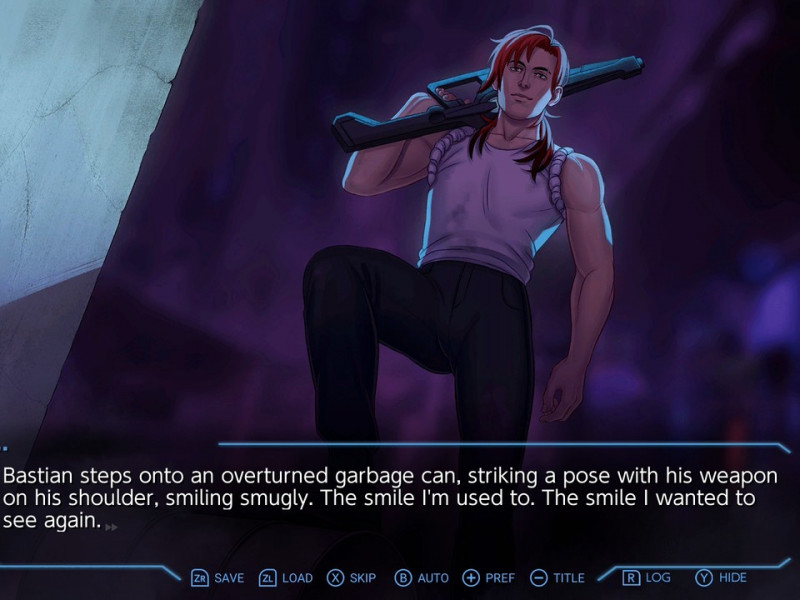Return to the TITLE screen
The image size is (800, 600).
[557, 578]
